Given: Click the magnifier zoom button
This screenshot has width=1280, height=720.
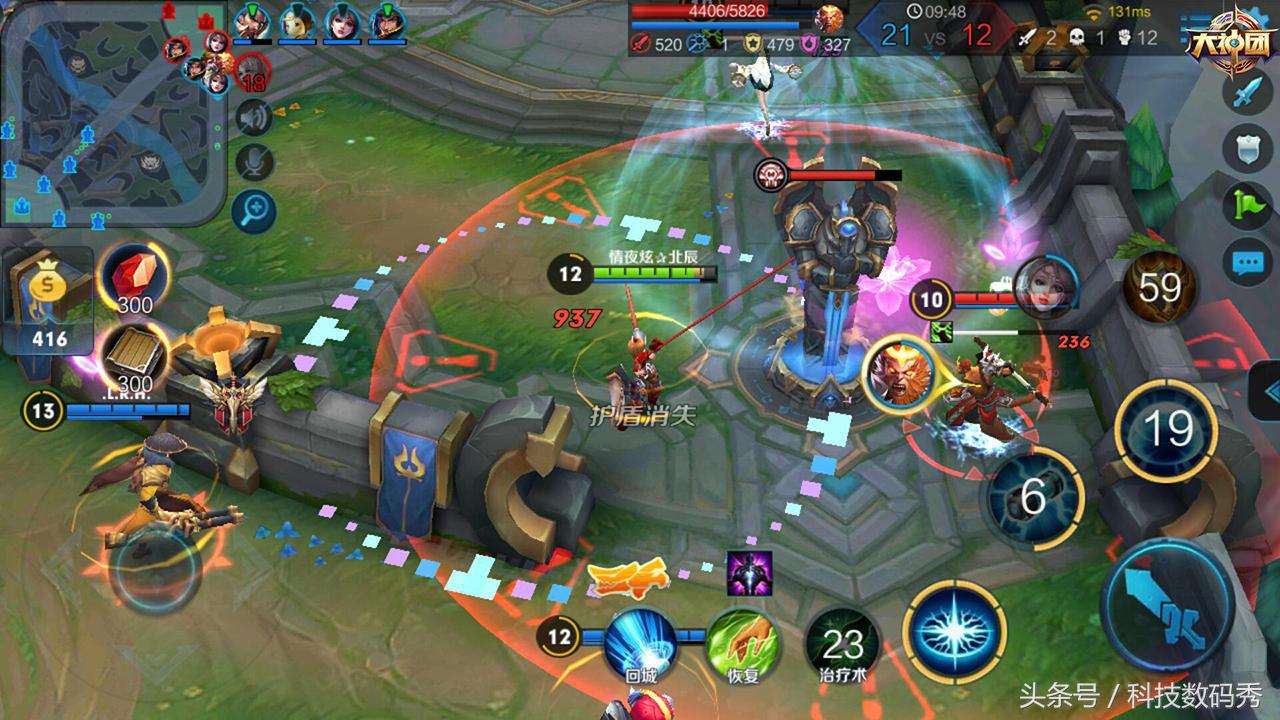Looking at the screenshot, I should 254,209.
